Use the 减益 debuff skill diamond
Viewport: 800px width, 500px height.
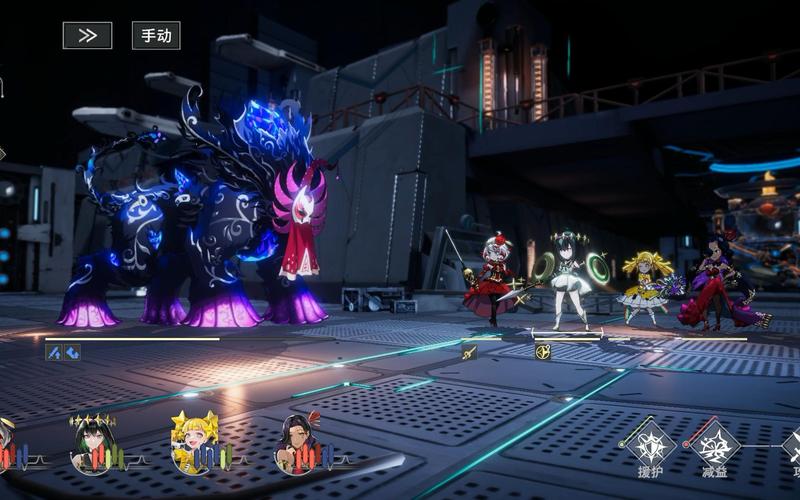point(716,442)
